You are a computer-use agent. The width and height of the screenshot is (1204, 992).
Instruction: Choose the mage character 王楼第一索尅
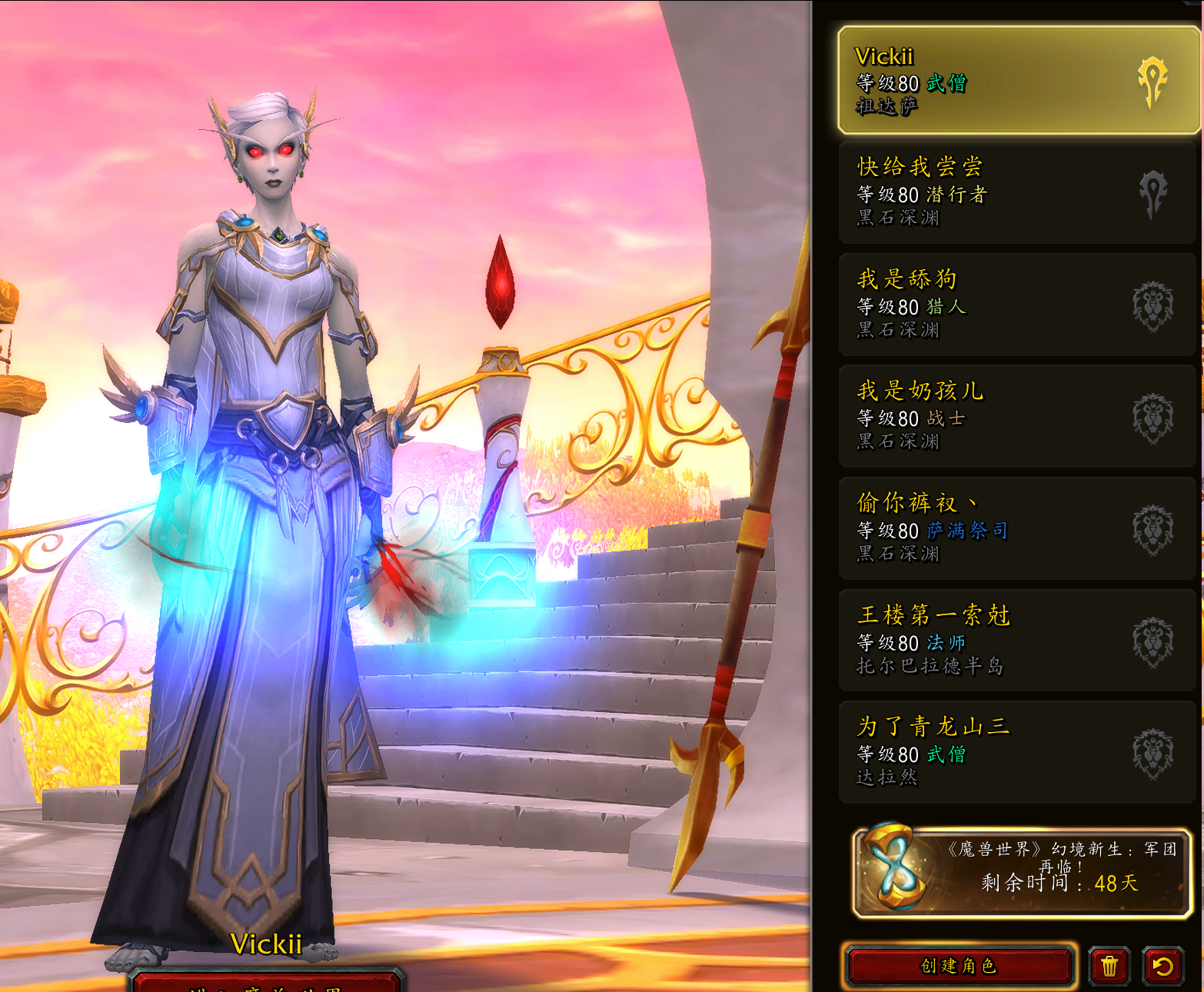[1016, 640]
